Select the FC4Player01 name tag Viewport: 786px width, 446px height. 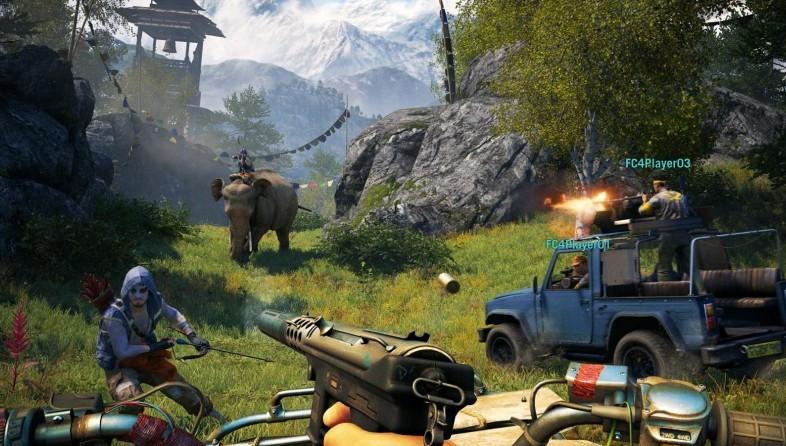[x=577, y=244]
